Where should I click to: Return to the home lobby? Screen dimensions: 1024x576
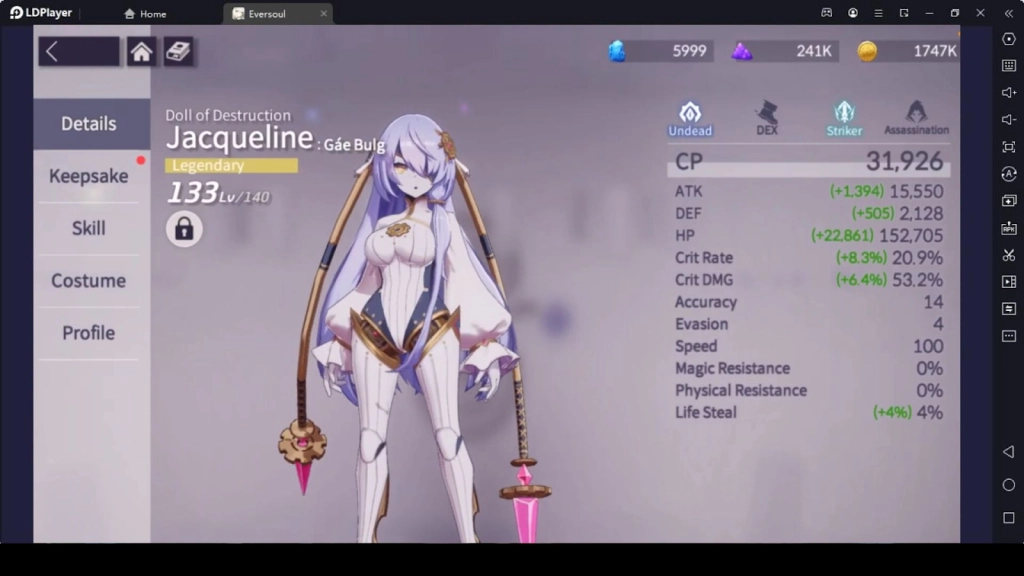[x=141, y=52]
